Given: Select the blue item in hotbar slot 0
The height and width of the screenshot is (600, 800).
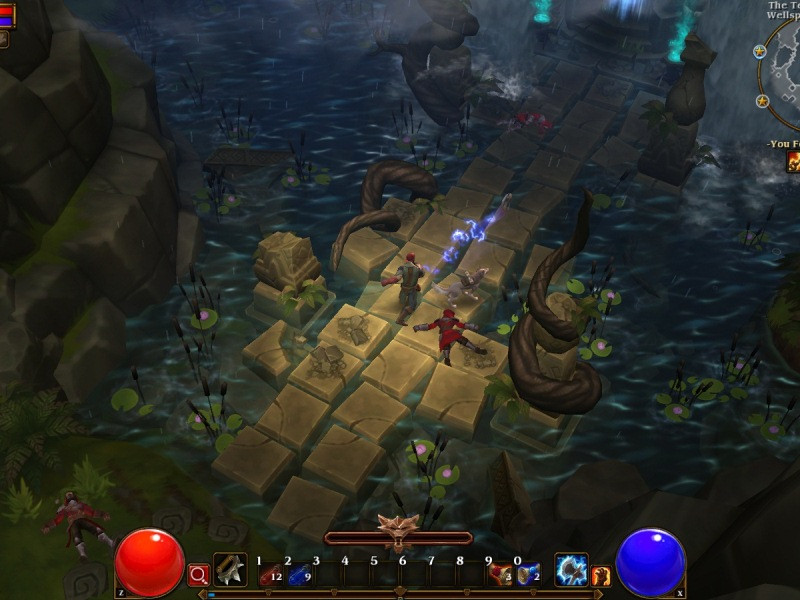Looking at the screenshot, I should 527,574.
